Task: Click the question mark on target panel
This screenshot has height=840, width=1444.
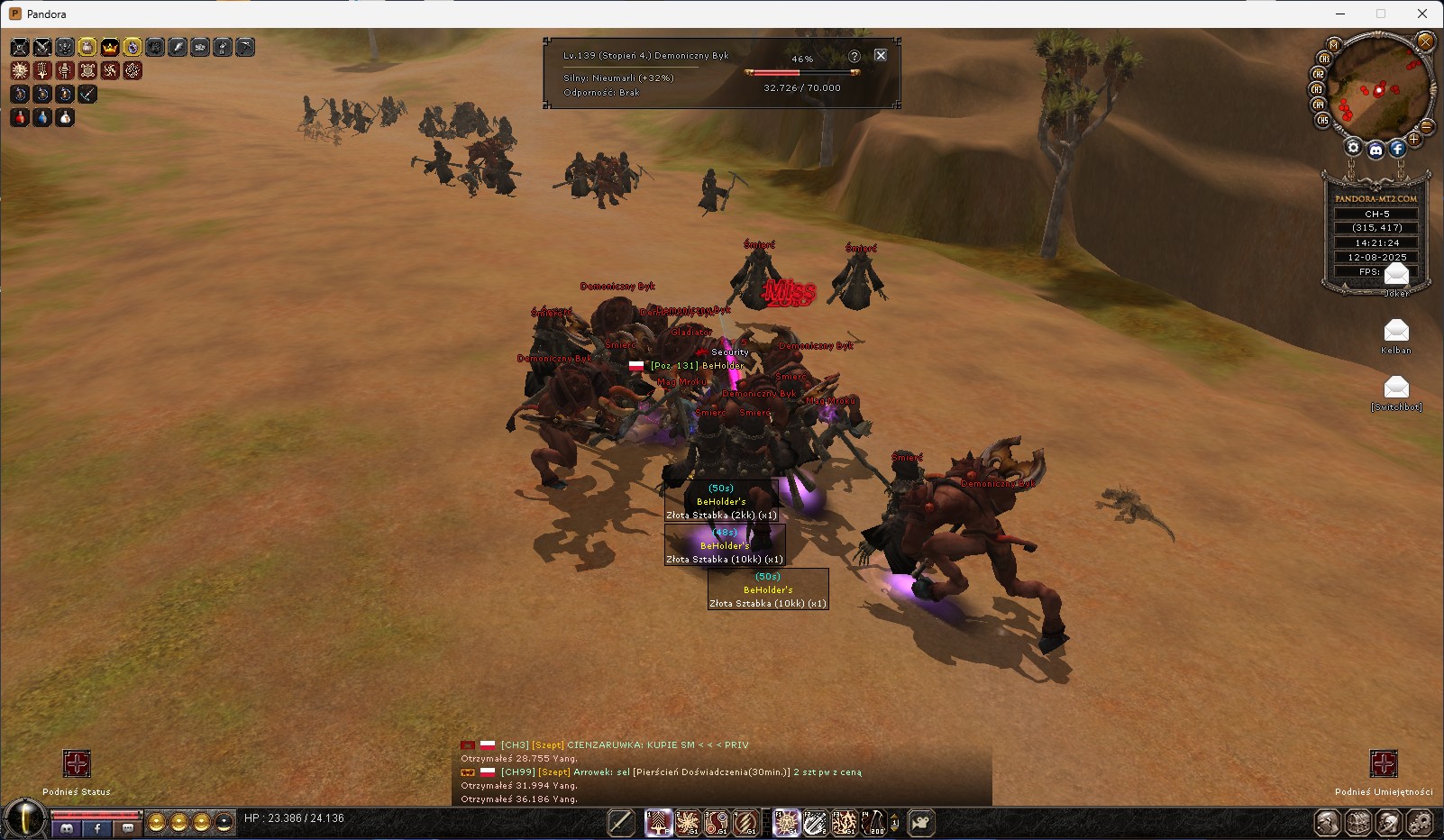Action: click(854, 56)
